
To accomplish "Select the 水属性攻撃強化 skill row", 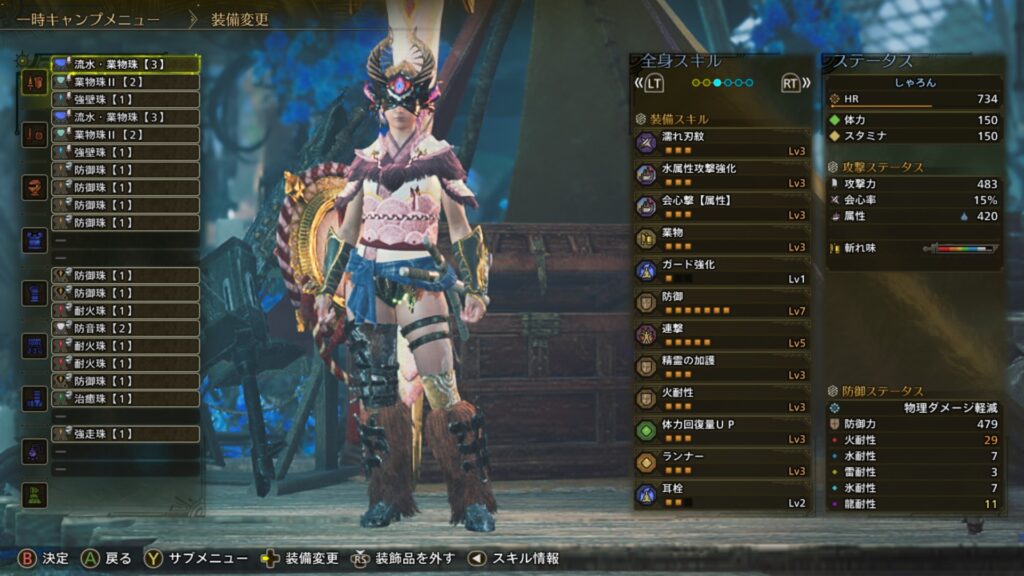I will pos(721,175).
